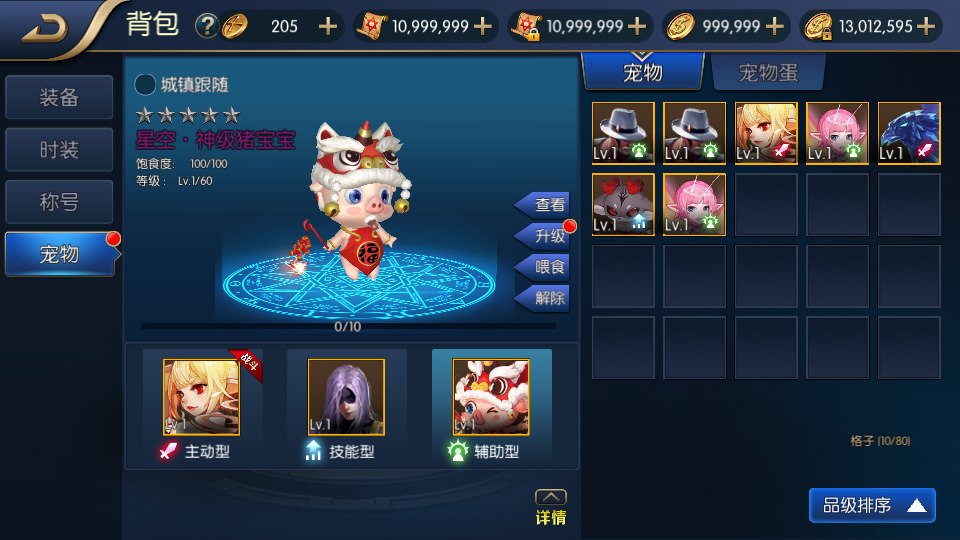Screen dimensions: 960x540
Task: Expand the 详情 details panel
Action: pyautogui.click(x=551, y=507)
